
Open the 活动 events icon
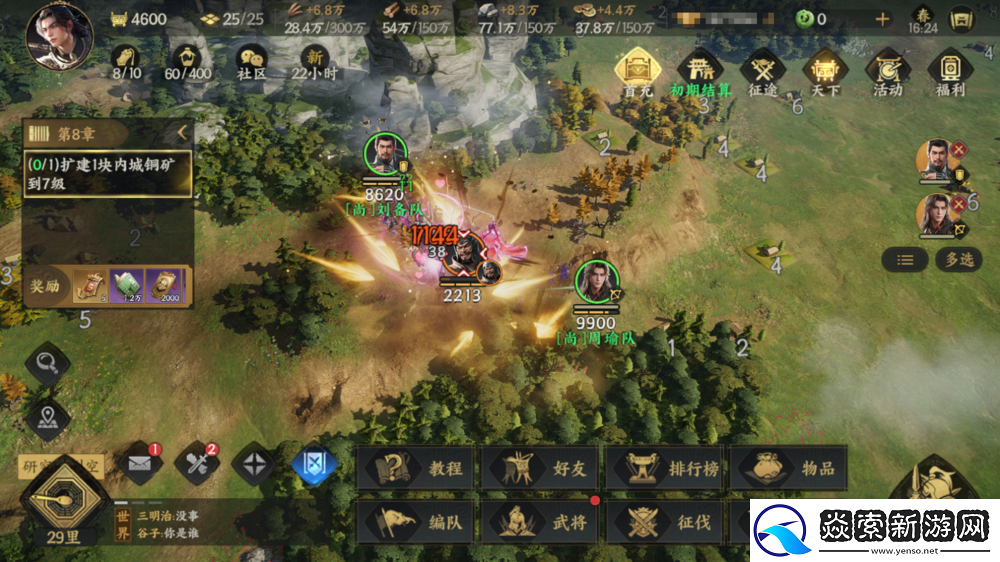click(887, 73)
